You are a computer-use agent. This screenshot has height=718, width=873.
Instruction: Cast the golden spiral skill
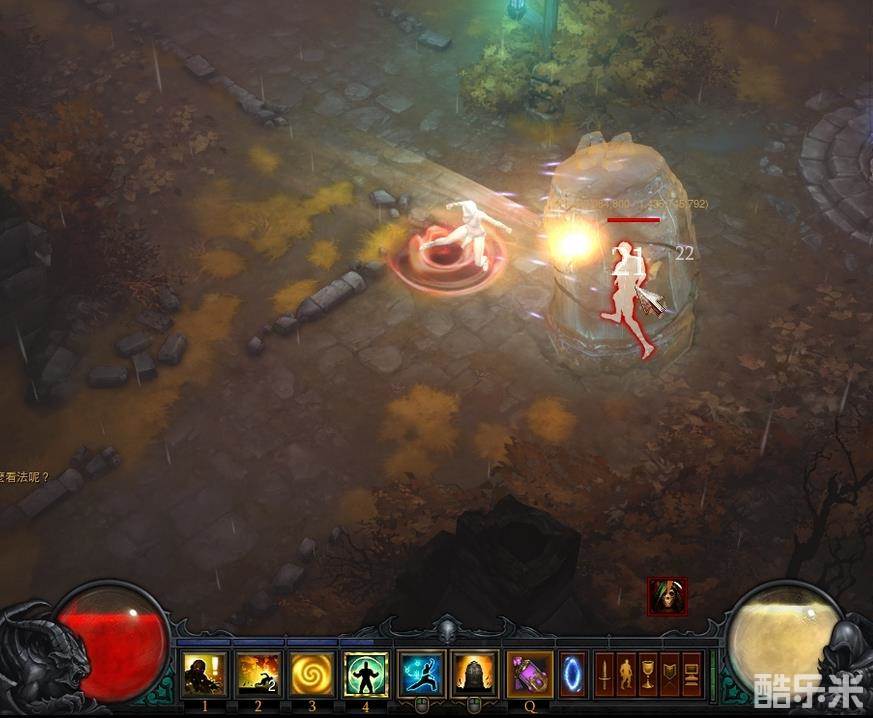click(x=312, y=673)
